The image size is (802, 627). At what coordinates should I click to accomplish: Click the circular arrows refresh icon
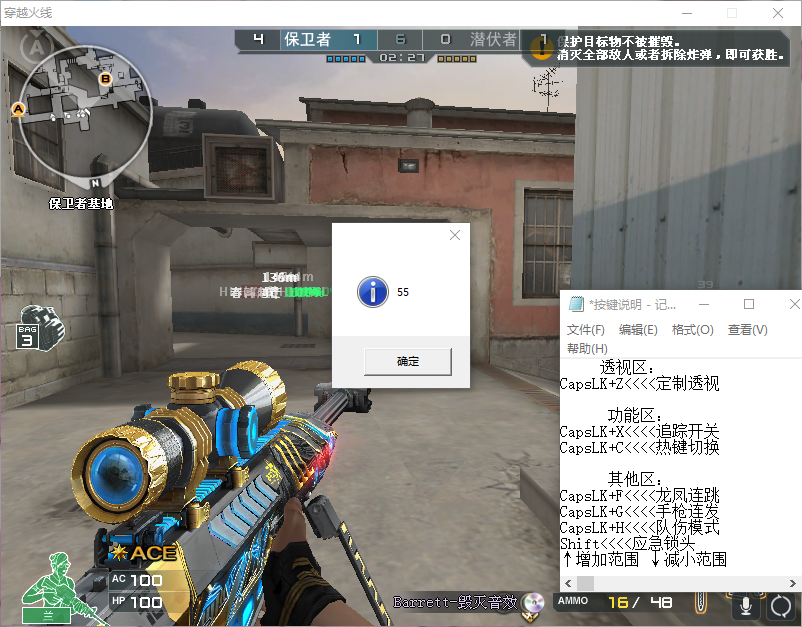[x=780, y=605]
